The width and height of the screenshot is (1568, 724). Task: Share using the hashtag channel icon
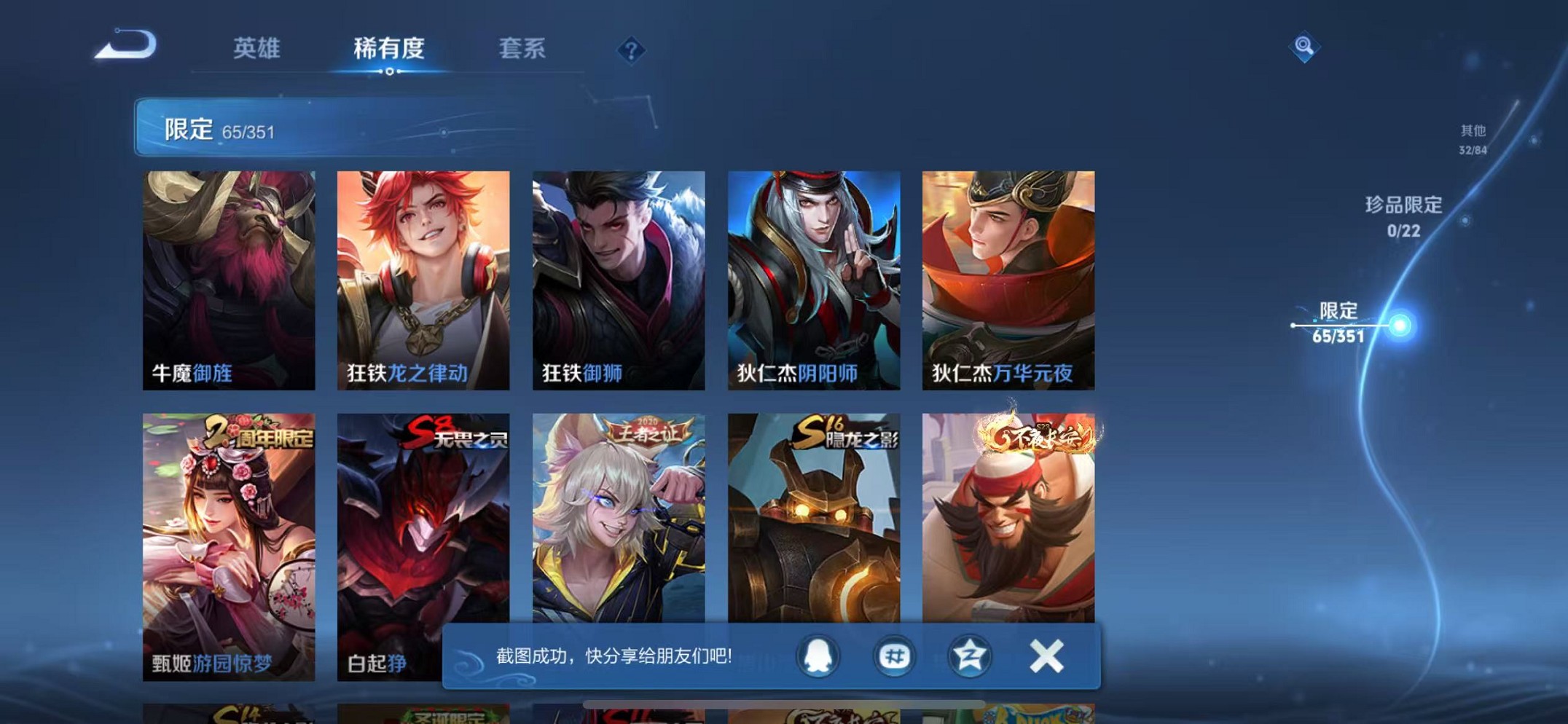[896, 656]
